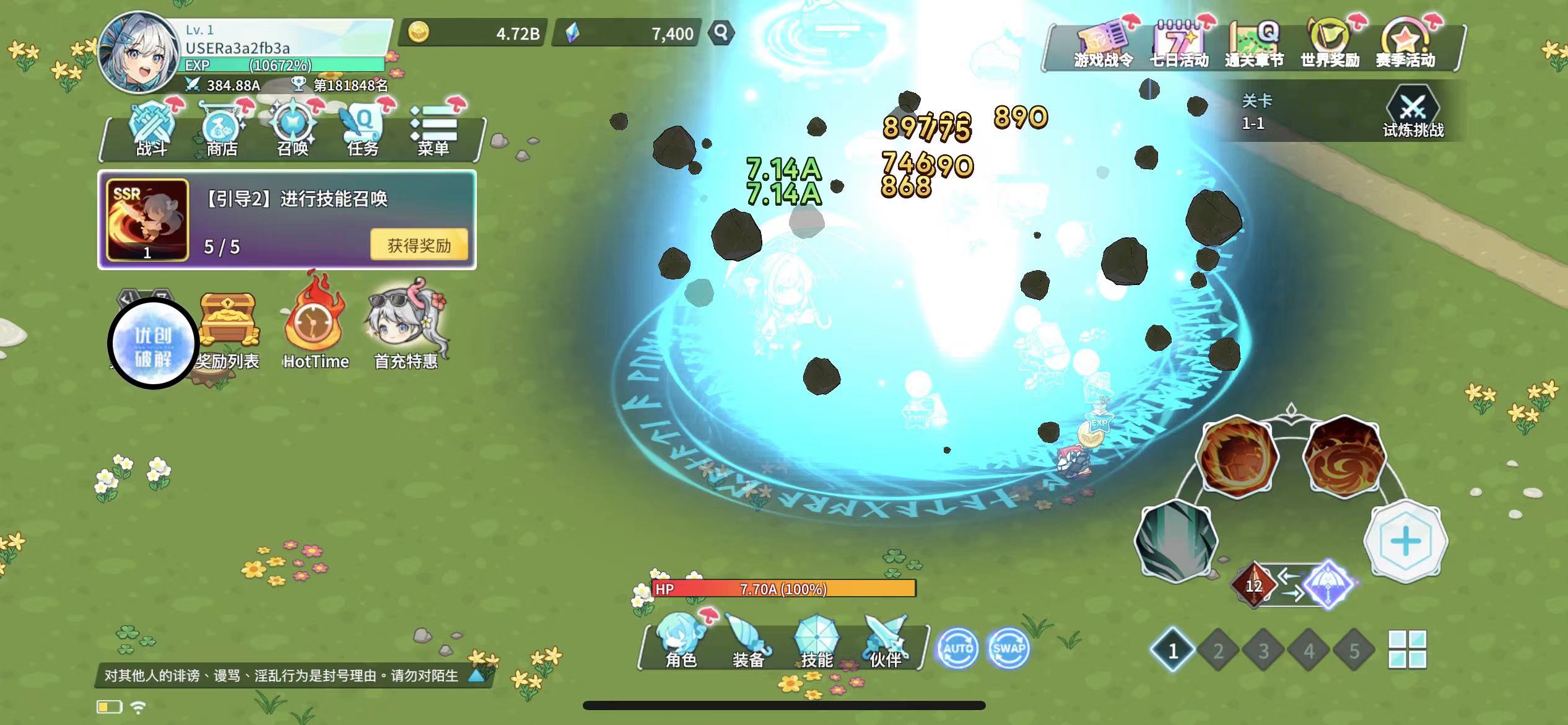1568x725 pixels.
Task: Open the 七日活动 seven-day event
Action: (x=1179, y=45)
